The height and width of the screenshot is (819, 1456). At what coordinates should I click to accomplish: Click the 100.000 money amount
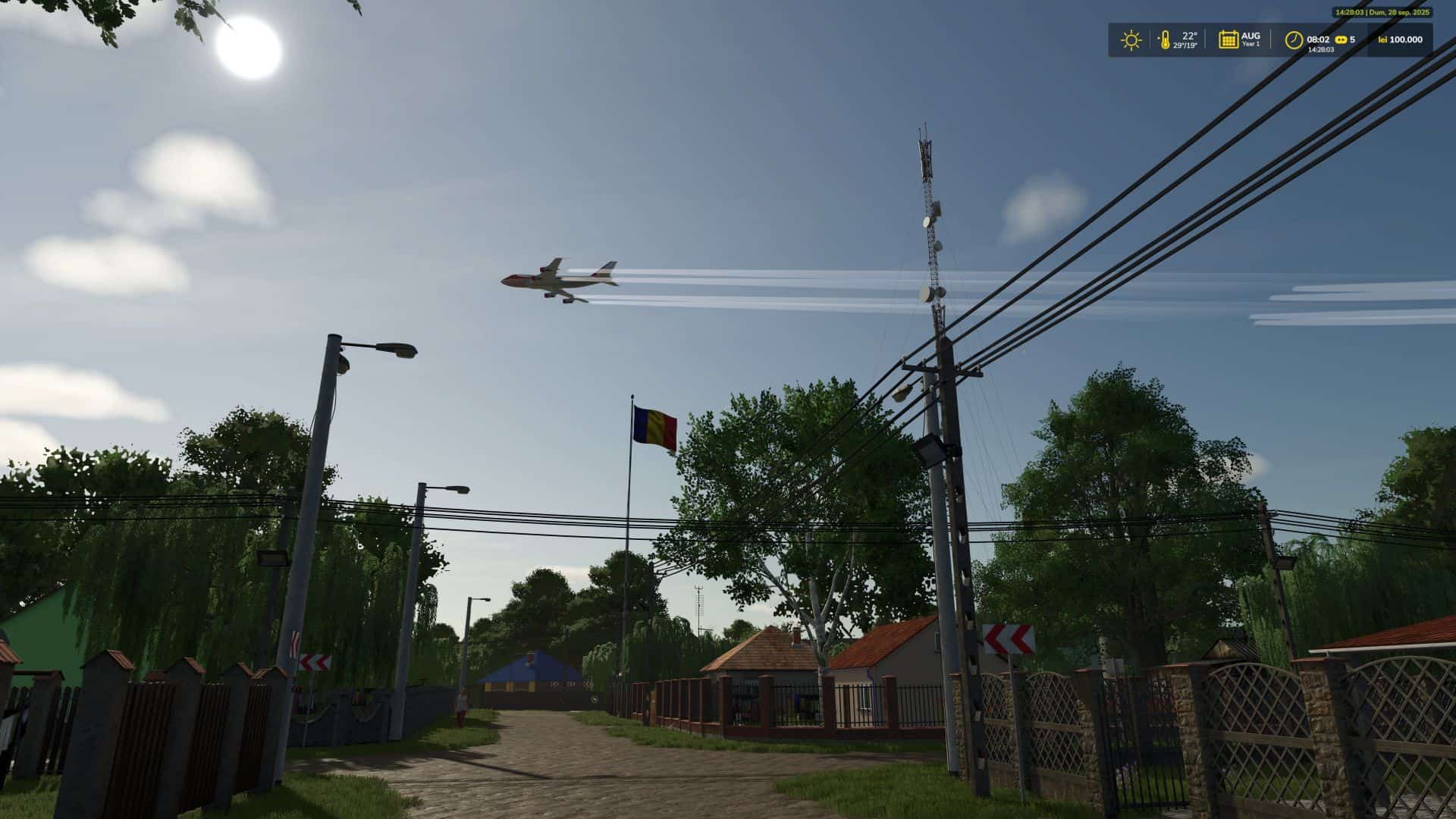tap(1406, 39)
